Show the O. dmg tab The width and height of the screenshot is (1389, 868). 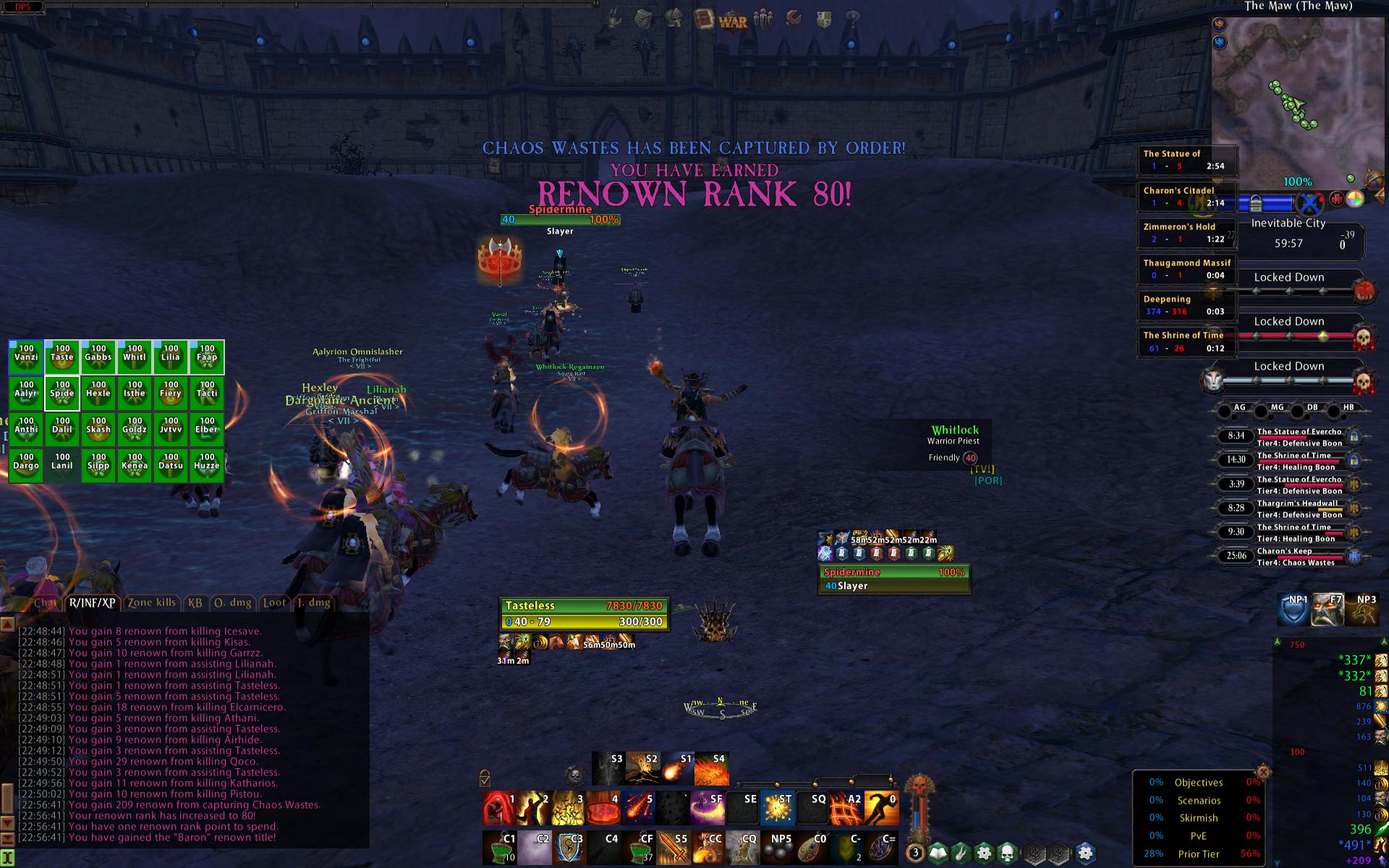coord(232,603)
